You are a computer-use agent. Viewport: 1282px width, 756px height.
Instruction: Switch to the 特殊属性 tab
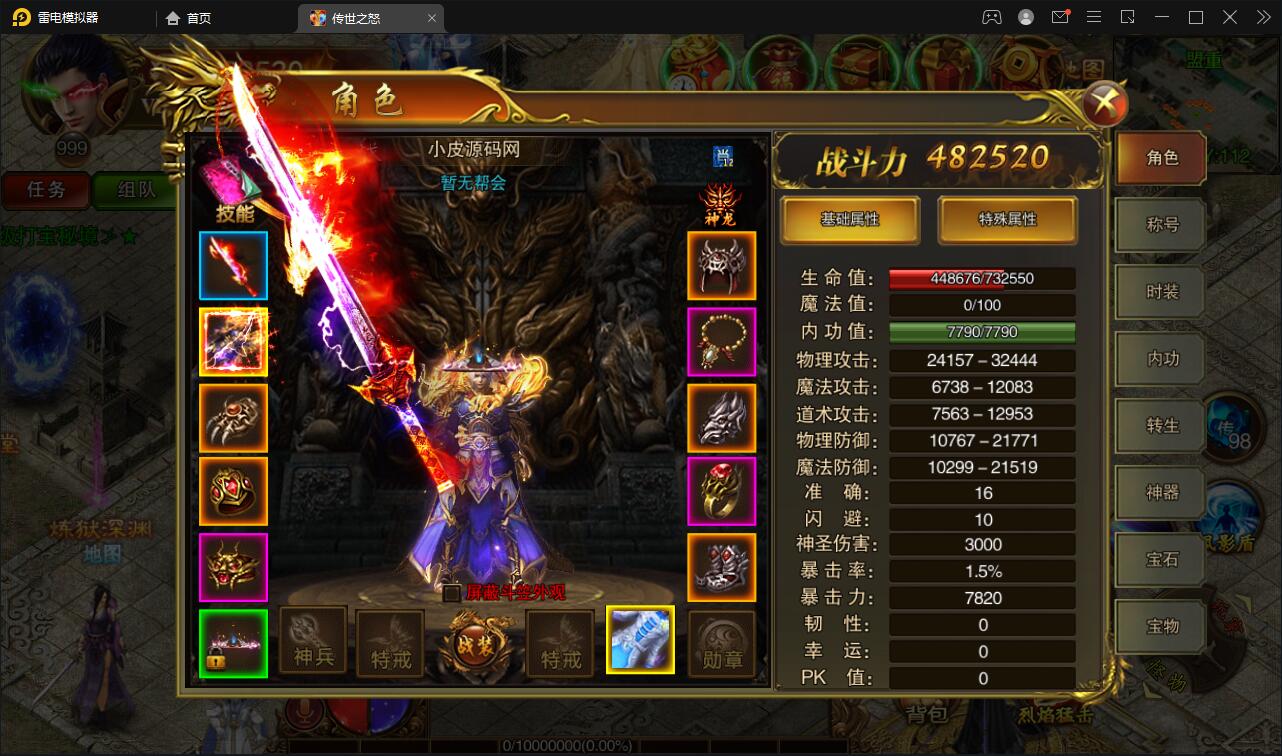pos(1007,220)
